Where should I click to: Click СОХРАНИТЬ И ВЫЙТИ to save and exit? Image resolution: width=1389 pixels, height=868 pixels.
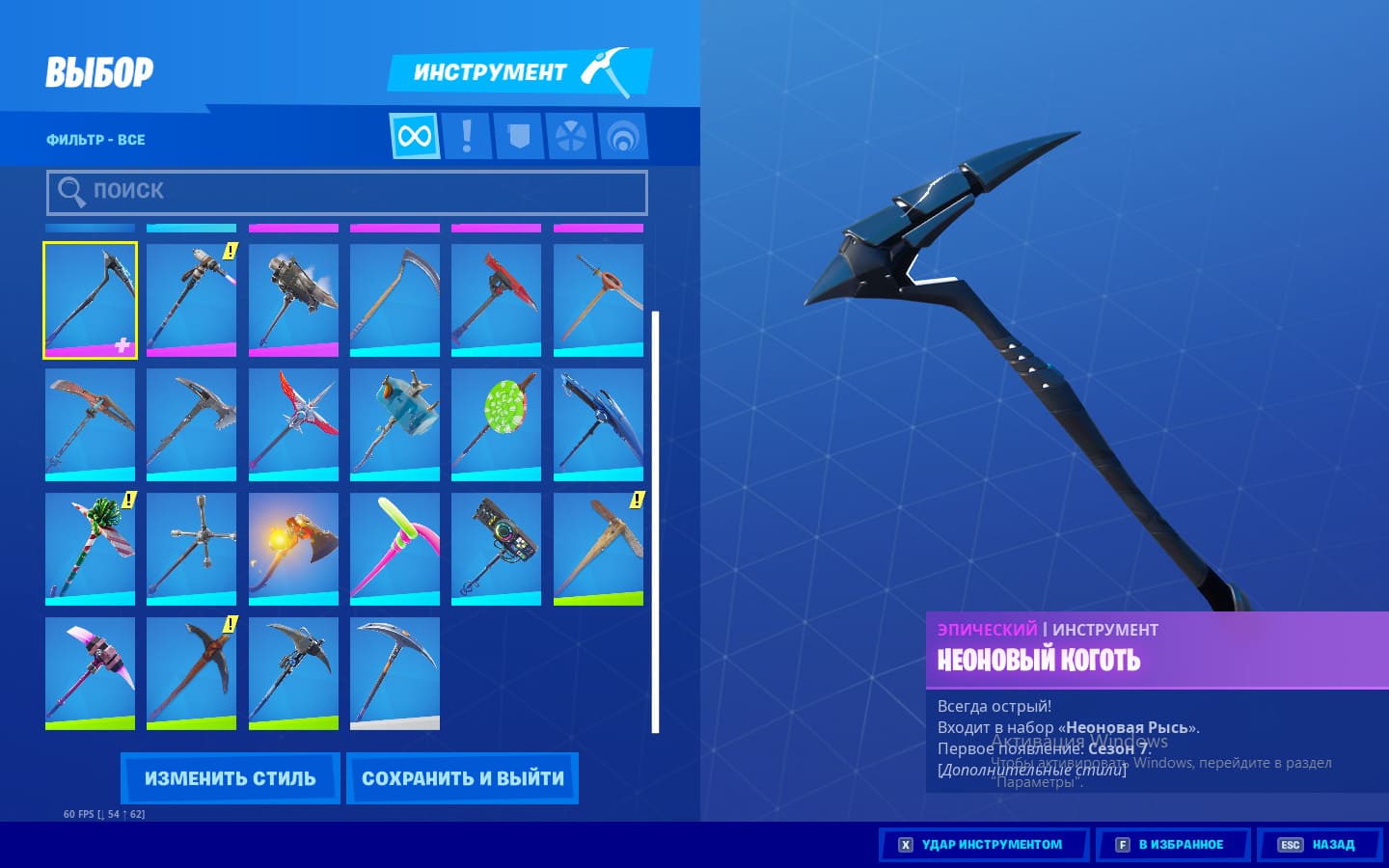point(462,778)
